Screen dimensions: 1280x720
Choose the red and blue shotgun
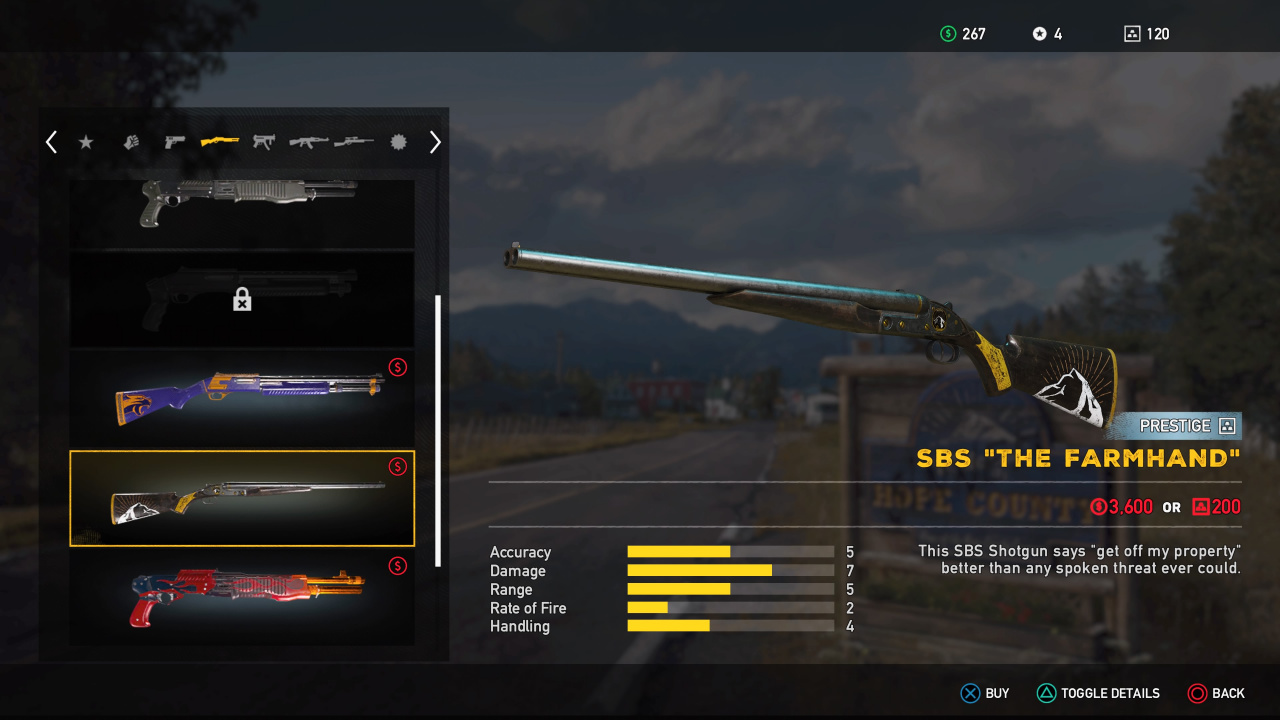[x=242, y=598]
